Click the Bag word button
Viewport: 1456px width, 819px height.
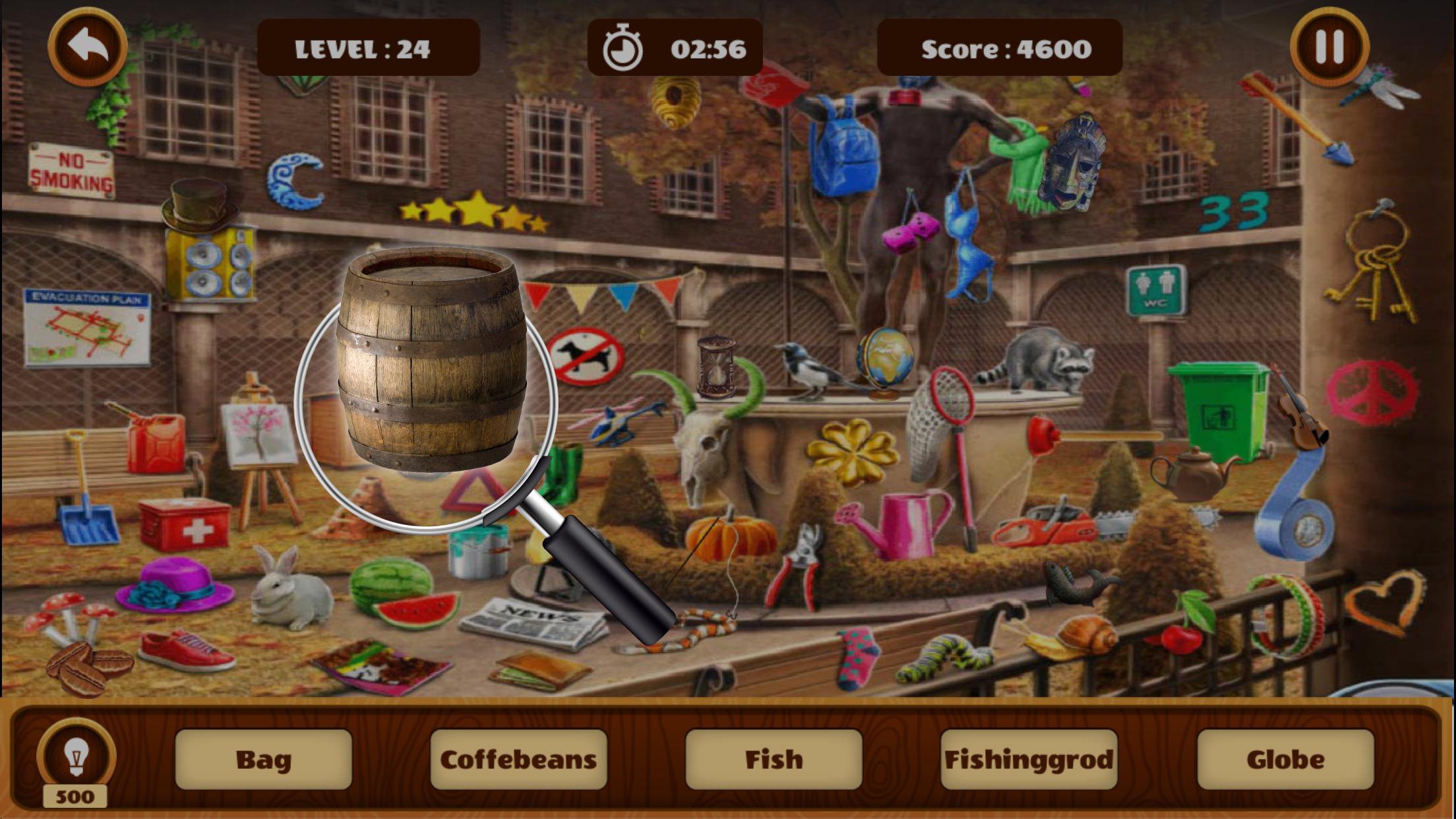264,758
